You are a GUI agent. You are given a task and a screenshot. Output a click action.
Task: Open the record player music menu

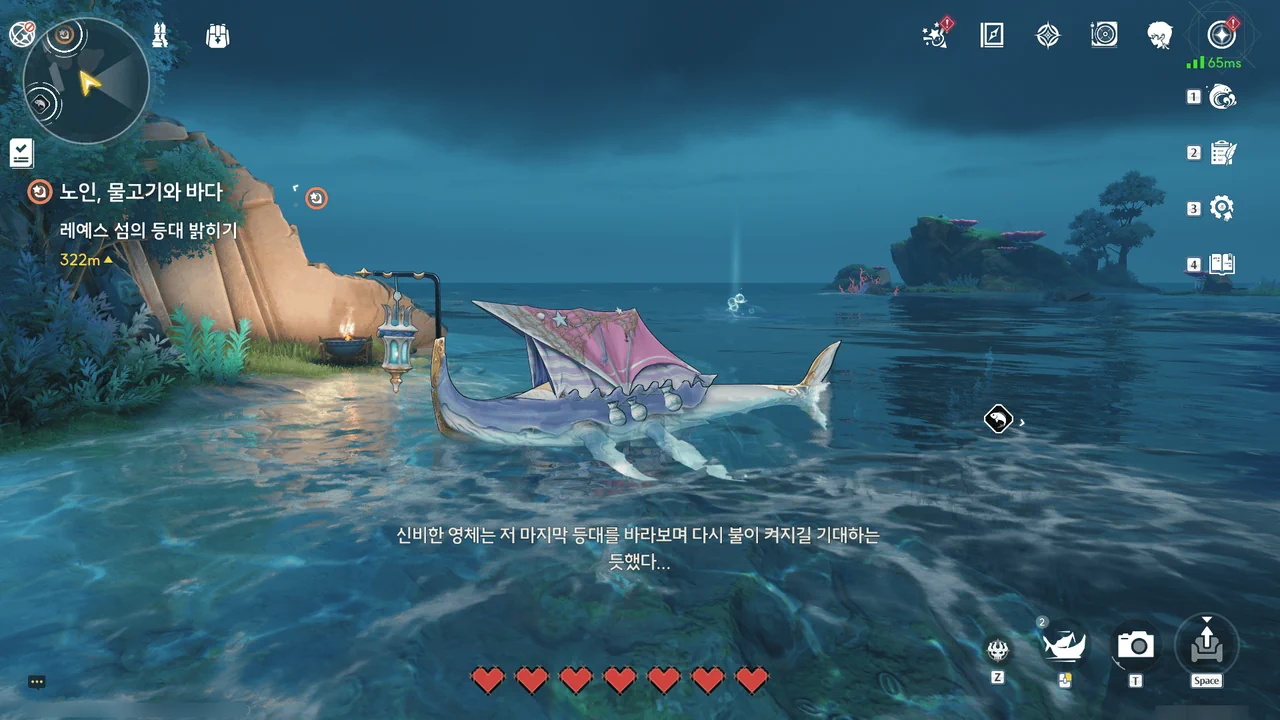pos(1104,36)
